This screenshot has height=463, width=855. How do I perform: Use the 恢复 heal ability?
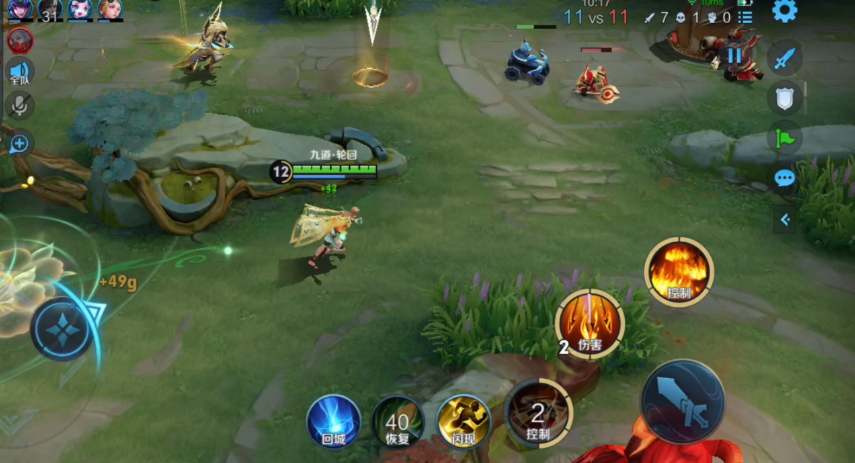(397, 418)
